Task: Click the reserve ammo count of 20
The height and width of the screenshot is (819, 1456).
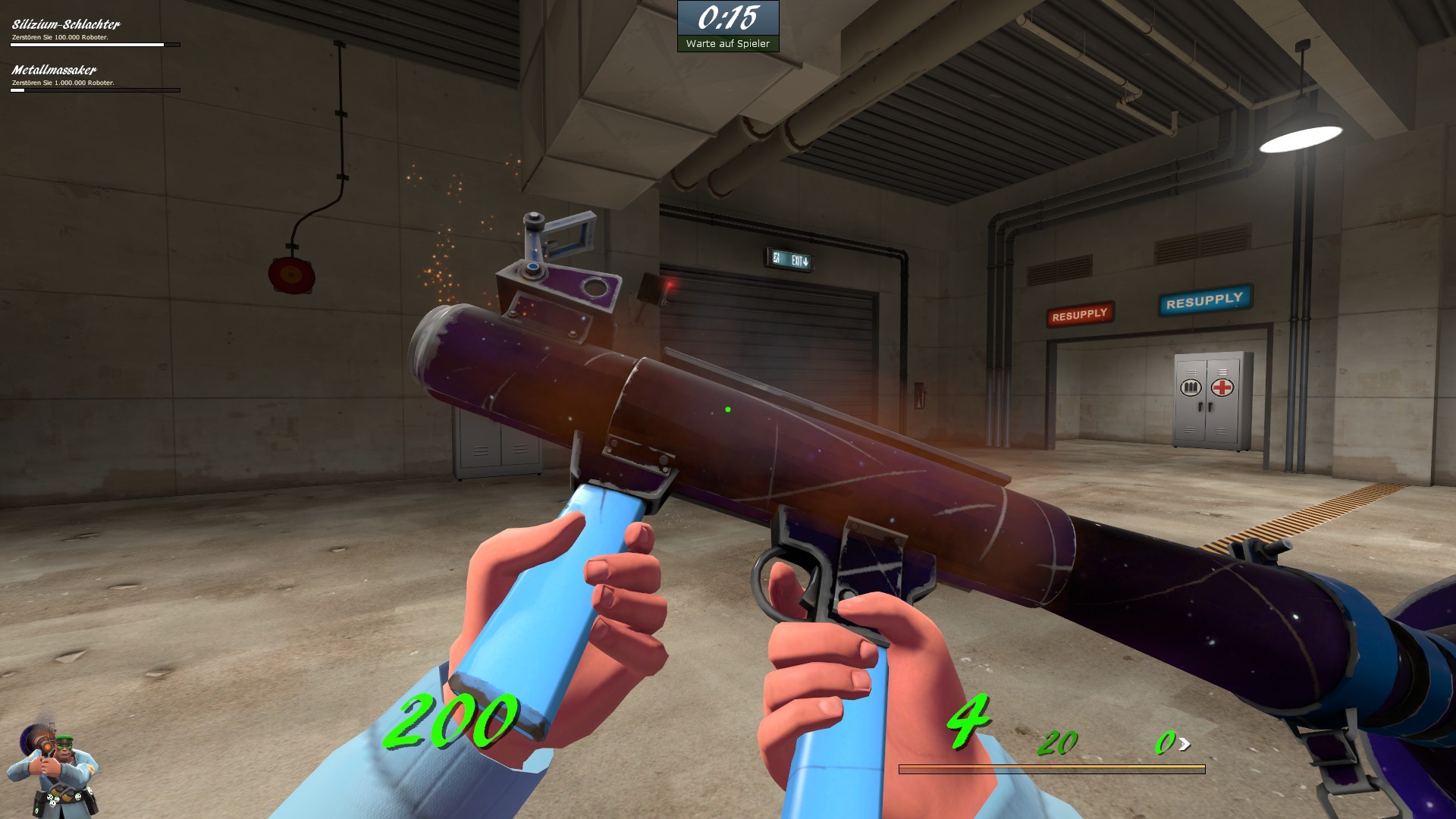Action: click(1056, 742)
